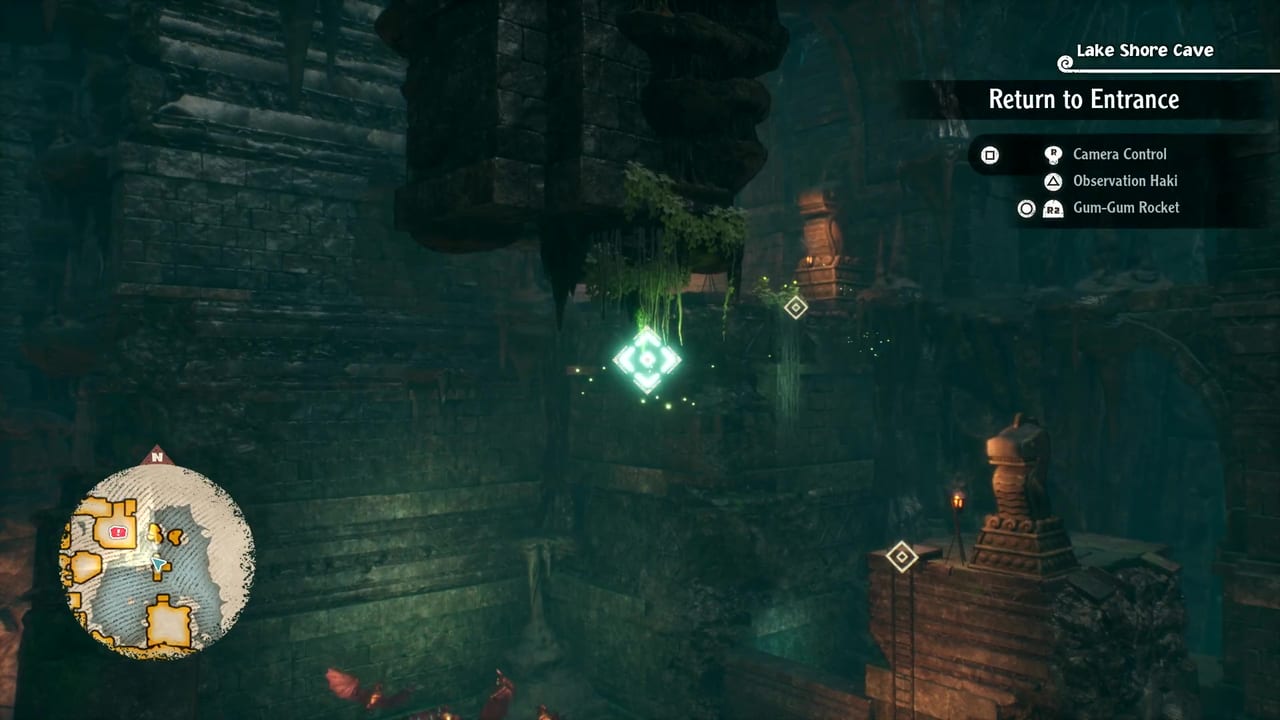Screen dimensions: 1280x720
Task: Open the circular minimap
Action: click(158, 560)
